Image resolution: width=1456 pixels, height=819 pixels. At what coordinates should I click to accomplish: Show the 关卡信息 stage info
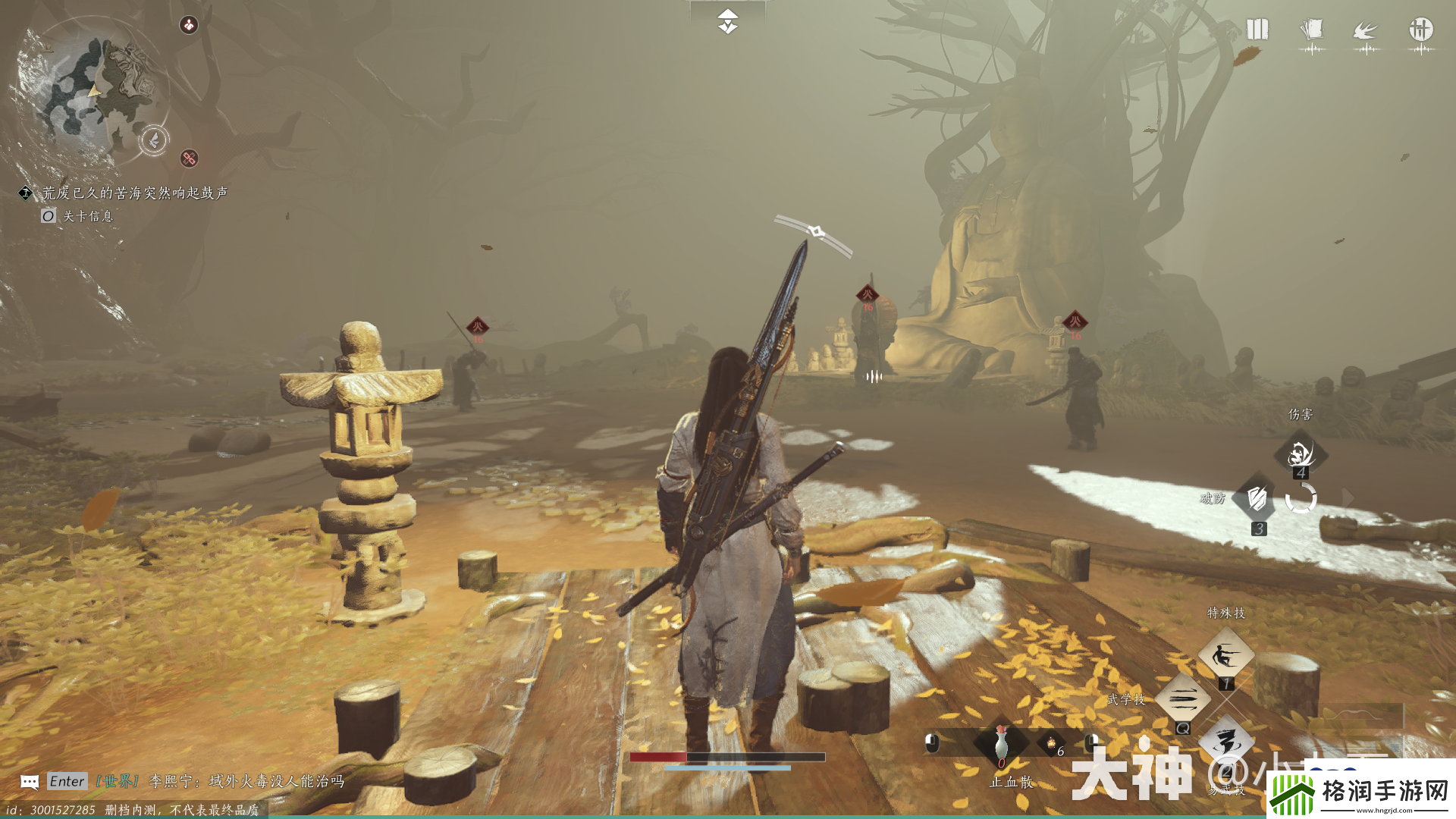click(x=78, y=216)
